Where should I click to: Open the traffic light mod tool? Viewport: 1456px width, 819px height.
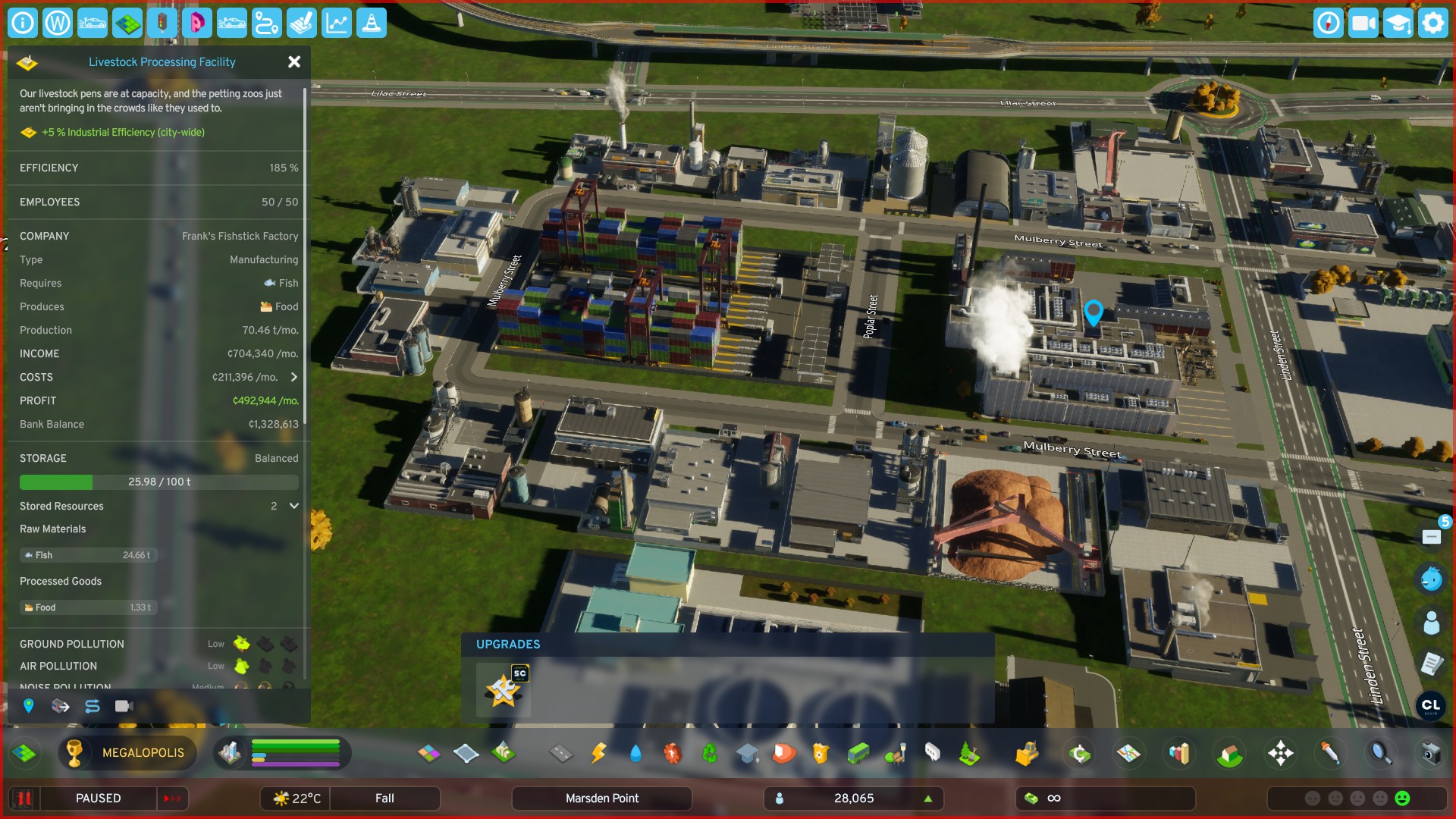pos(162,24)
